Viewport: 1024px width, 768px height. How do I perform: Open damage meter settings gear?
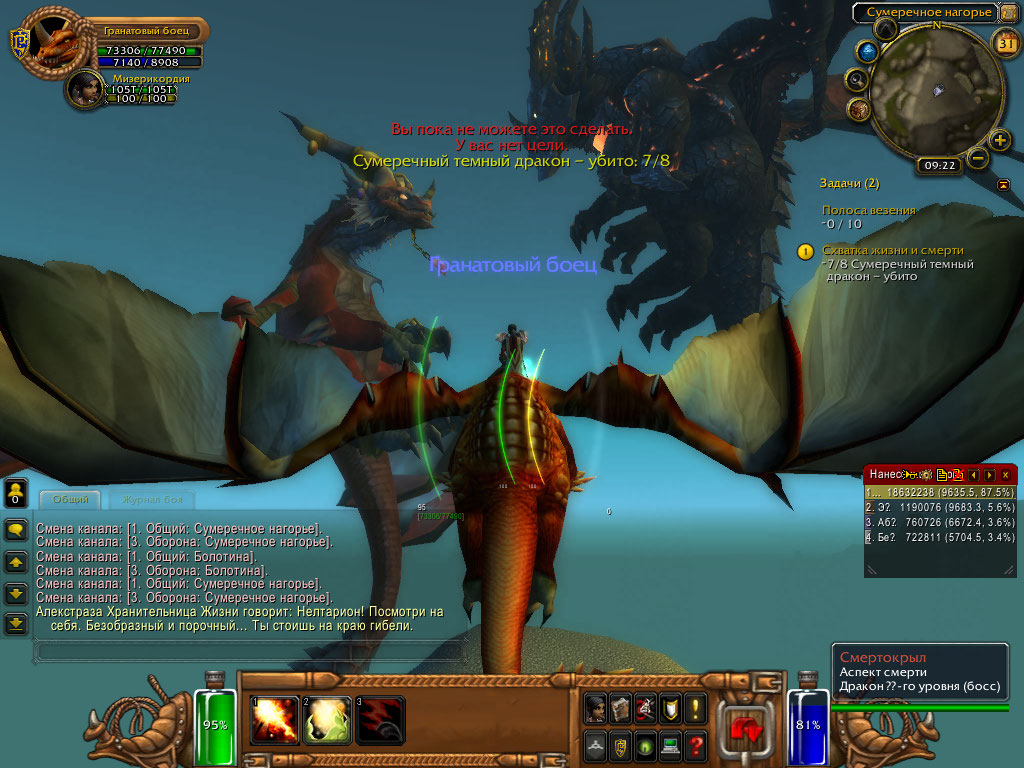[927, 474]
